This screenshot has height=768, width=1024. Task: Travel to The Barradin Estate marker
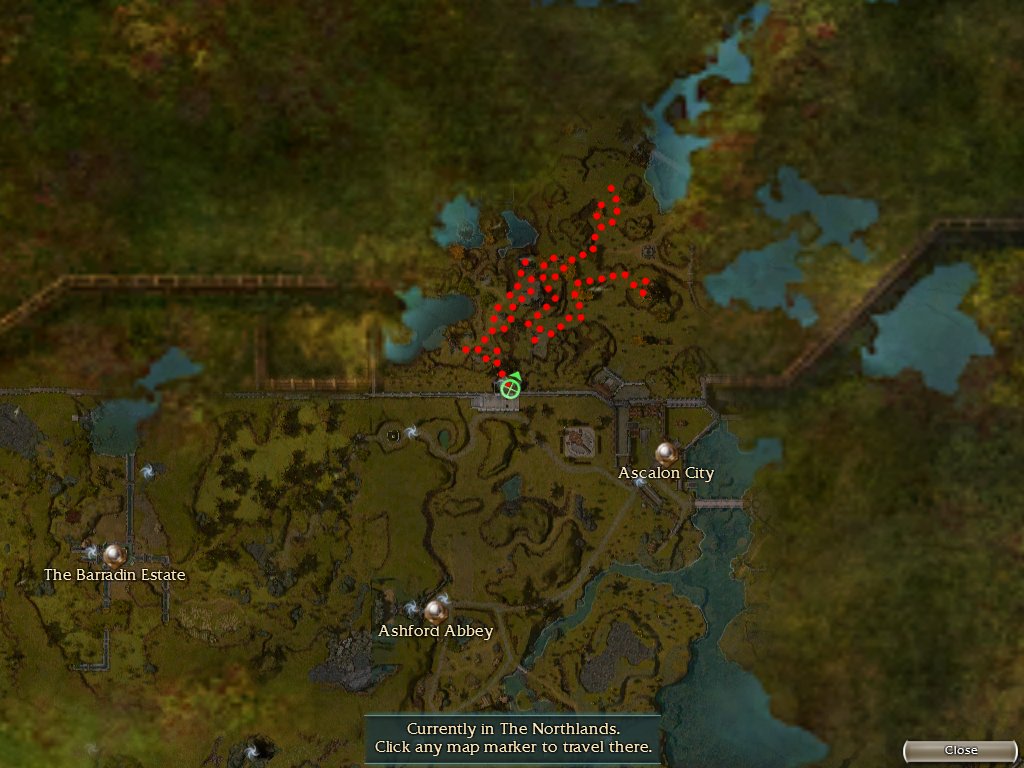tap(115, 554)
